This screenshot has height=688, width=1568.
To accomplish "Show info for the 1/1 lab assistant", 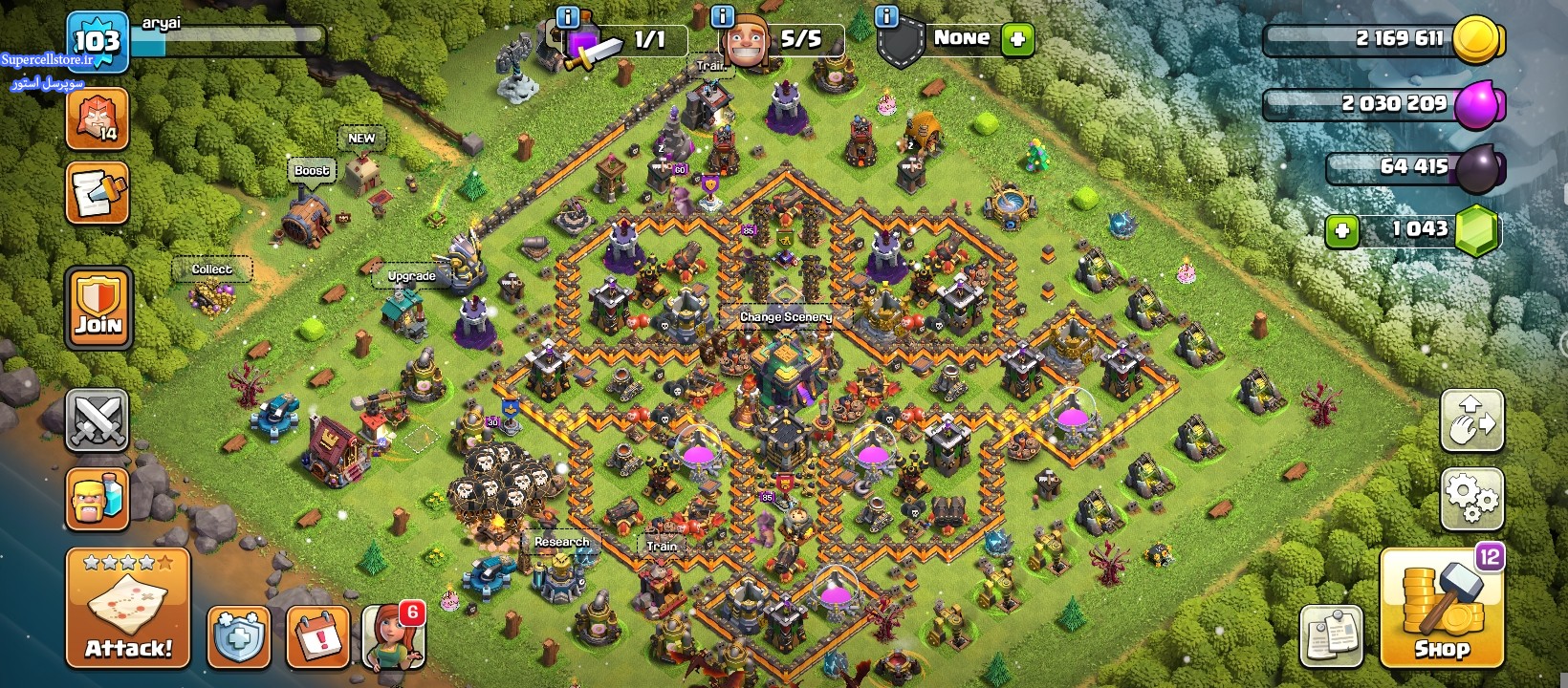I will pos(567,16).
